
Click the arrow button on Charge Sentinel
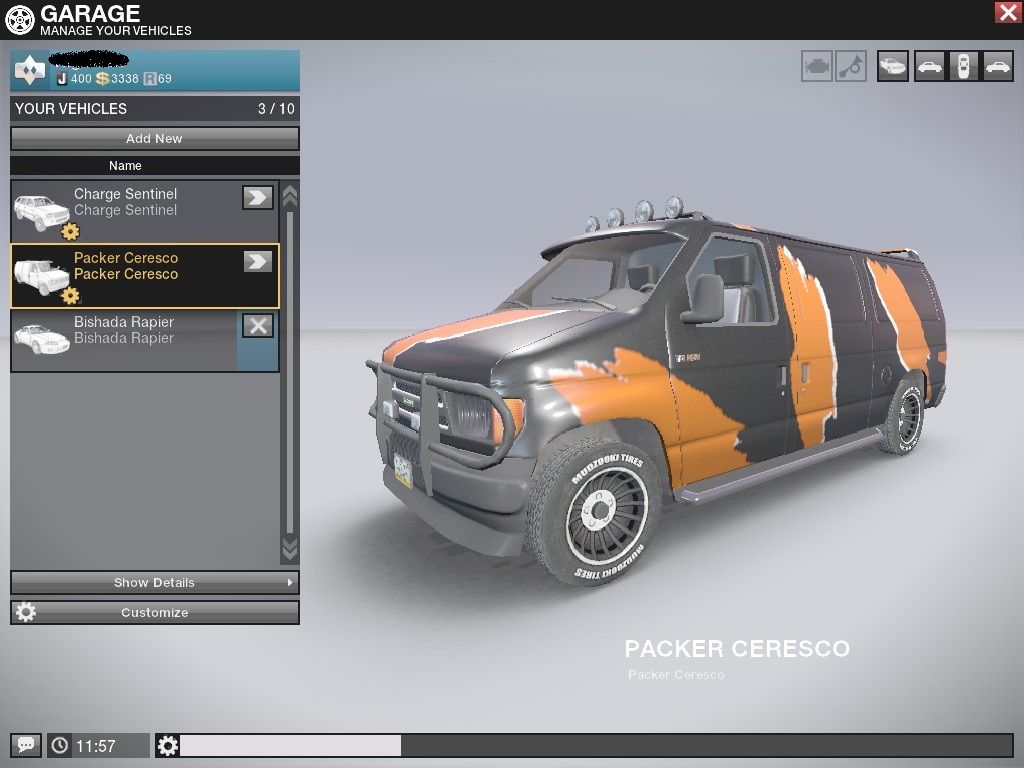tap(258, 197)
